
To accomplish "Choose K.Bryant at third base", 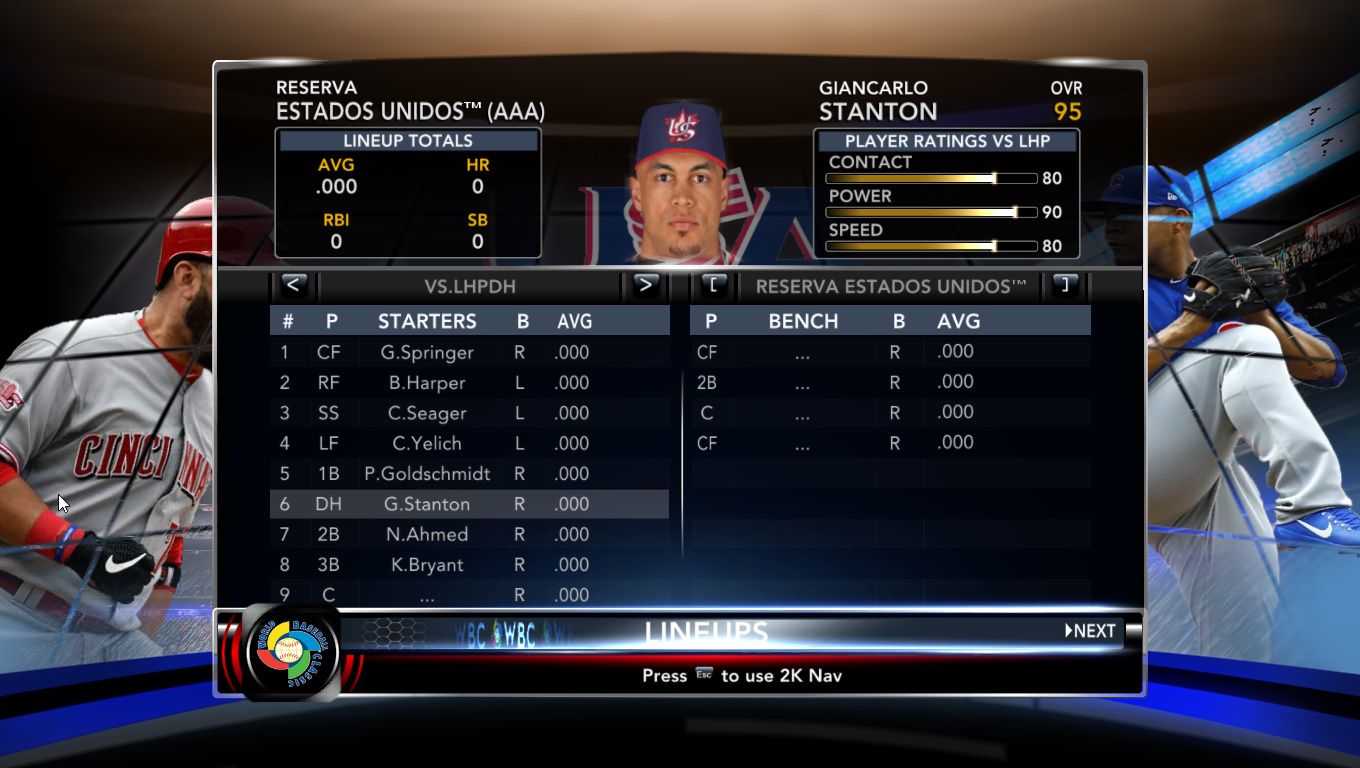I will click(x=427, y=565).
